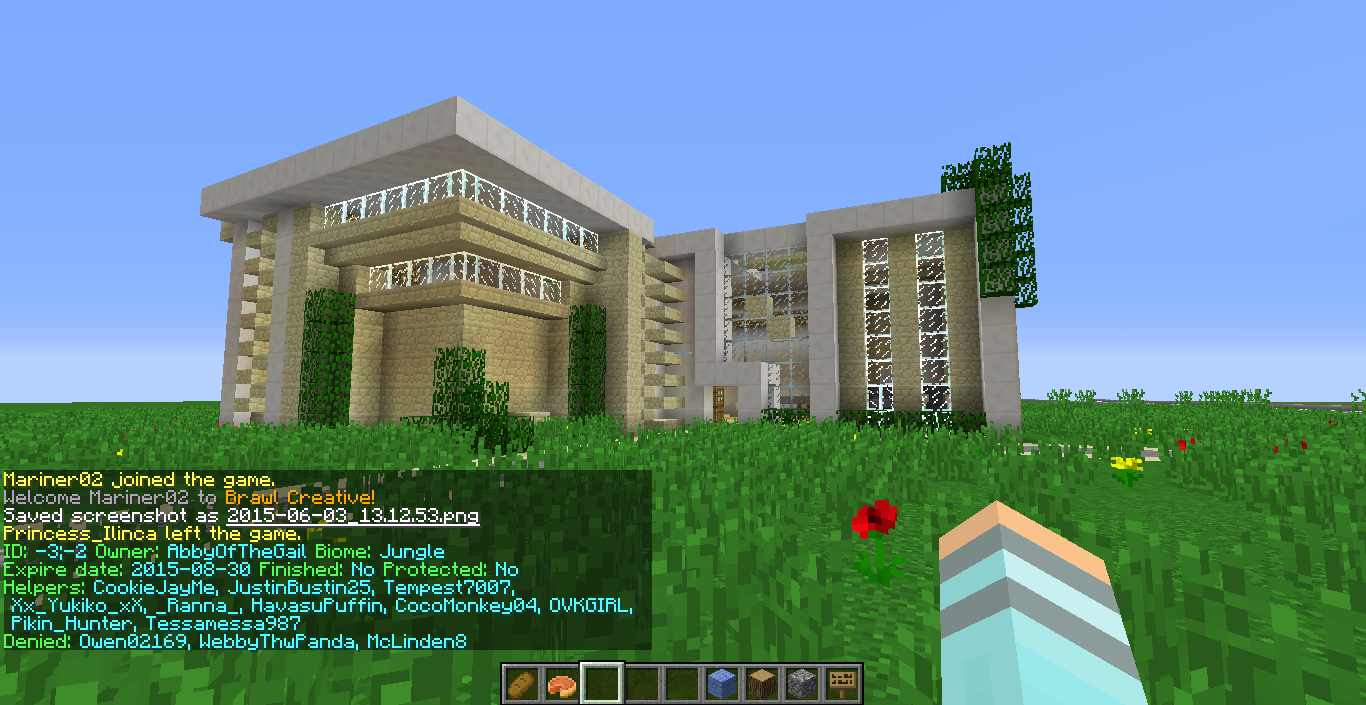Screen dimensions: 1366x705
Task: Pick the gray cobblestone block slot
Action: click(x=802, y=684)
